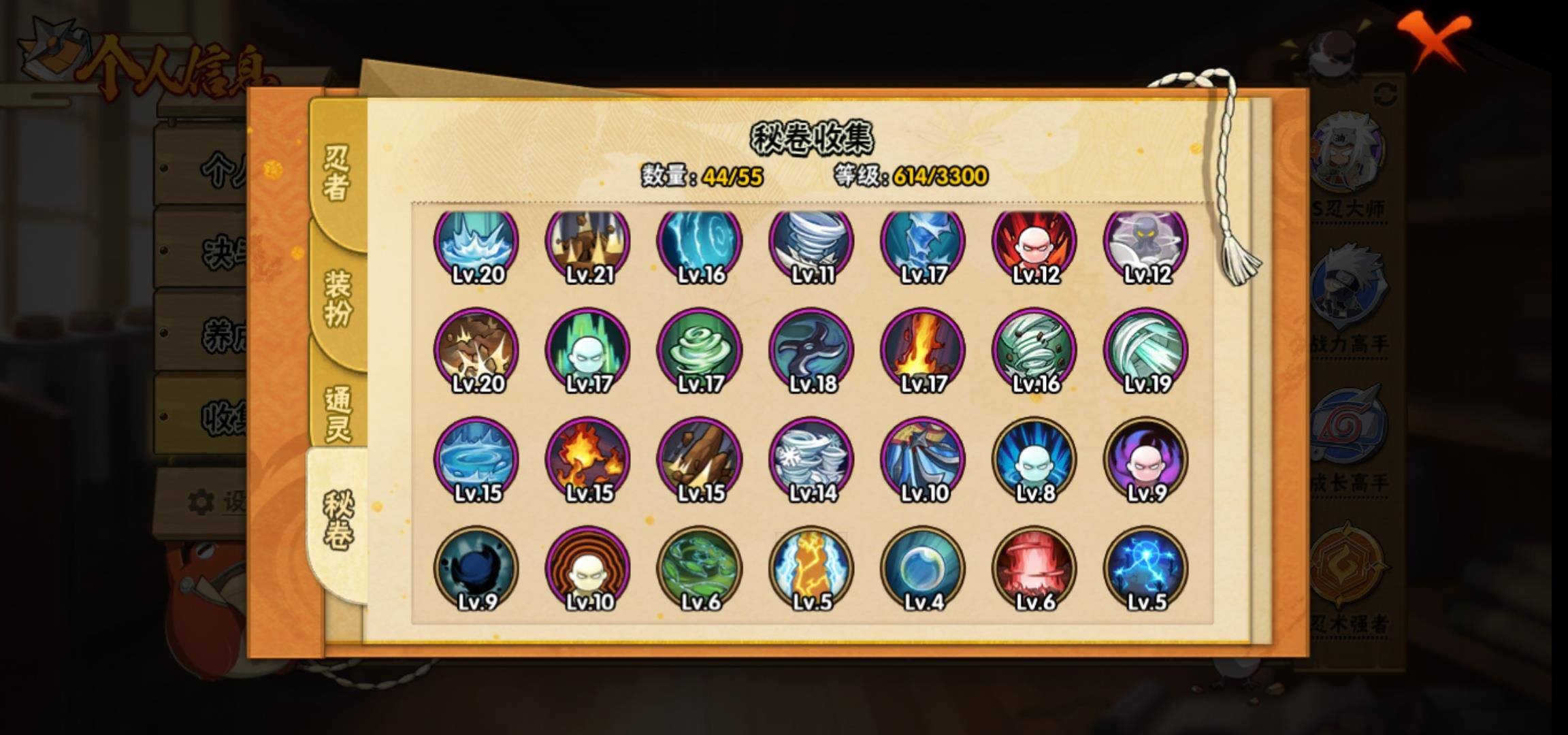Select the Lv.19 bandage wrap scroll
The width and height of the screenshot is (1568, 735).
pos(1146,352)
